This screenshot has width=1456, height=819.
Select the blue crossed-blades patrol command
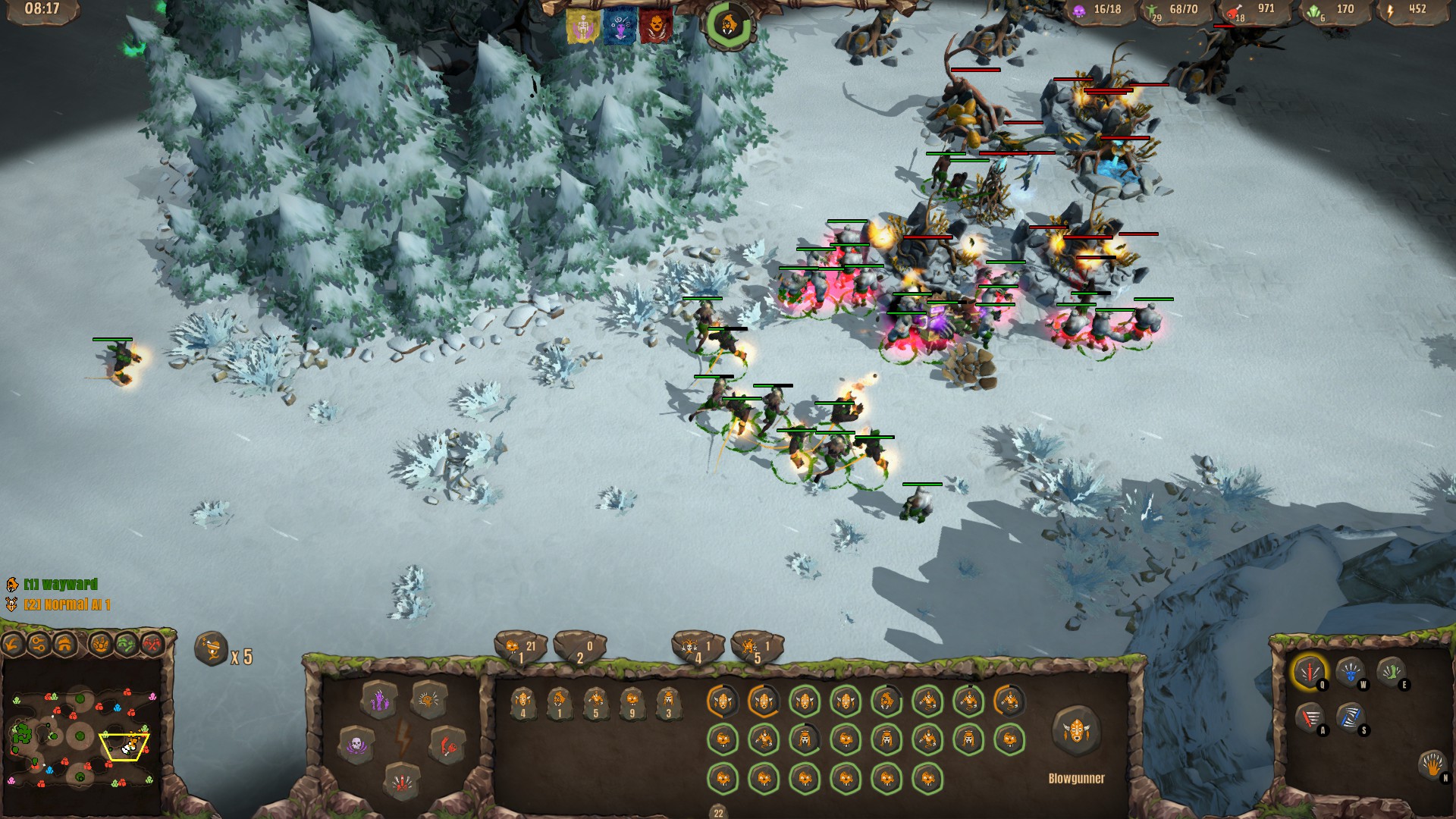click(1350, 717)
